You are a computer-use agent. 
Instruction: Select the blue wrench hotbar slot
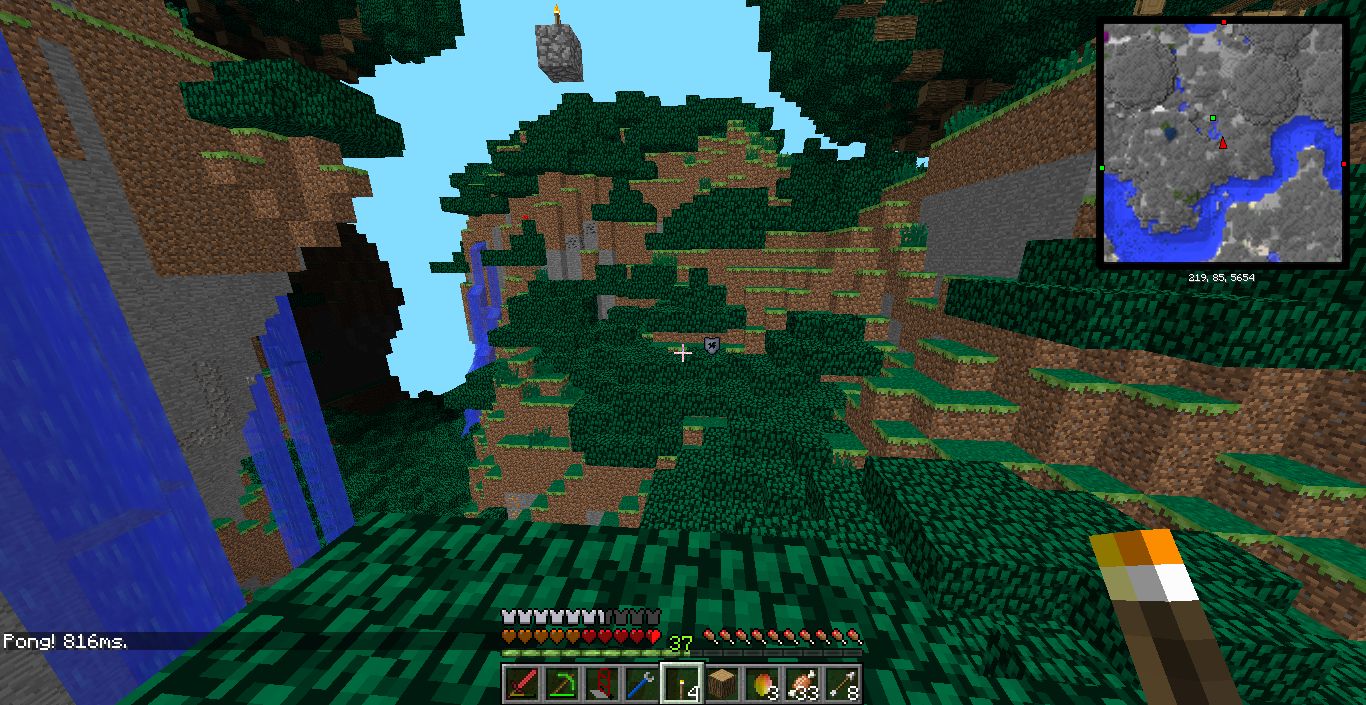(x=640, y=684)
